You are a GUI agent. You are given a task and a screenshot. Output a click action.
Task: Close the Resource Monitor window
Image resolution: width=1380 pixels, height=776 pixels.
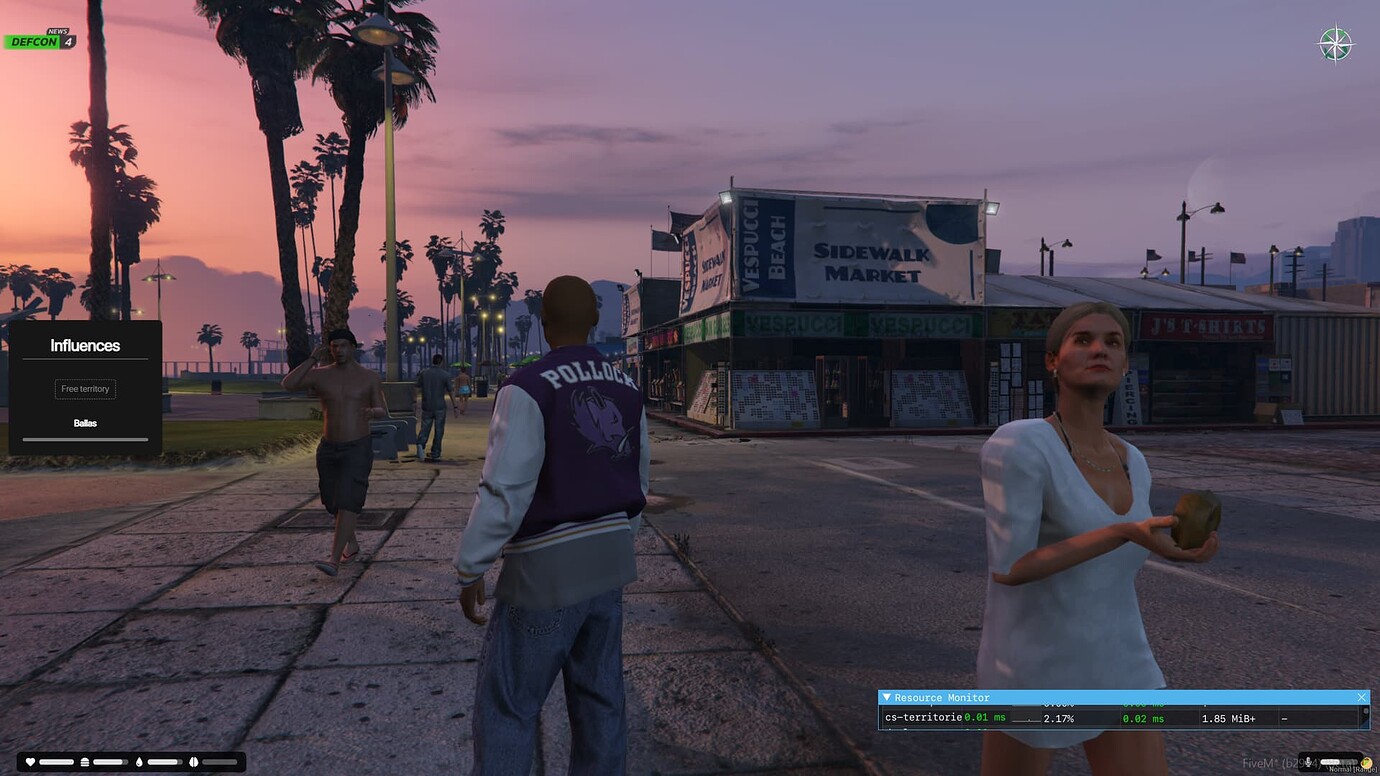coord(1361,697)
